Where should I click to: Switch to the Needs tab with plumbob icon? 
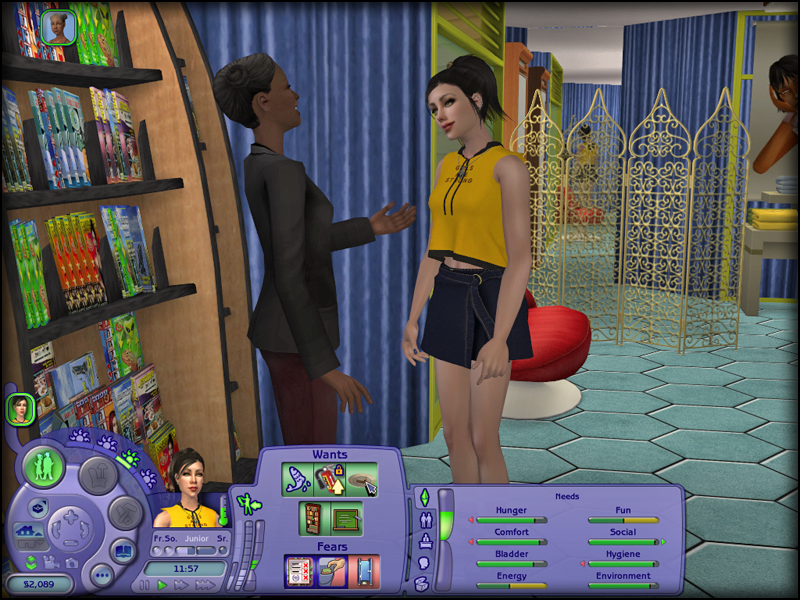(423, 498)
